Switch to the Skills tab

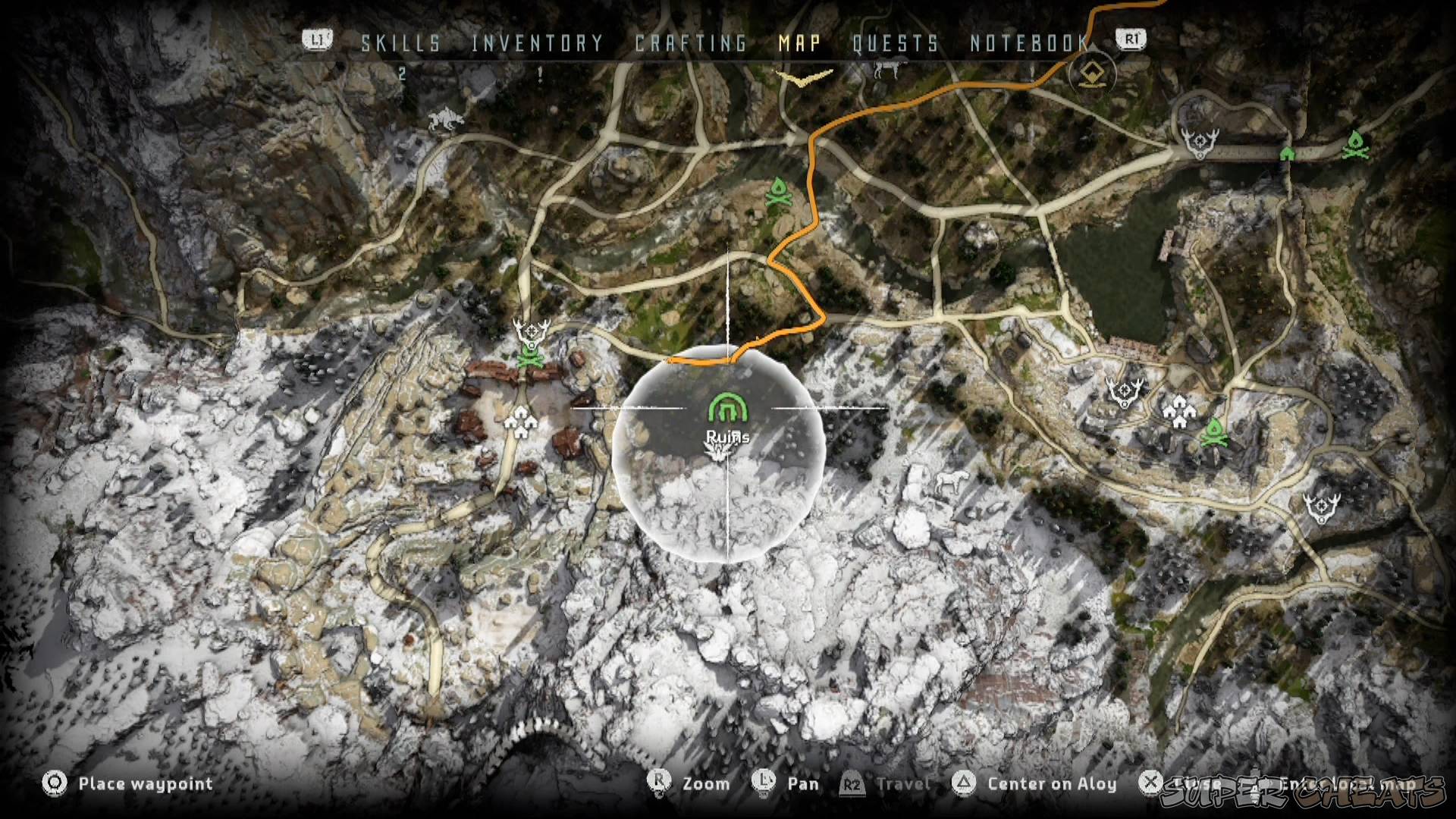[400, 43]
